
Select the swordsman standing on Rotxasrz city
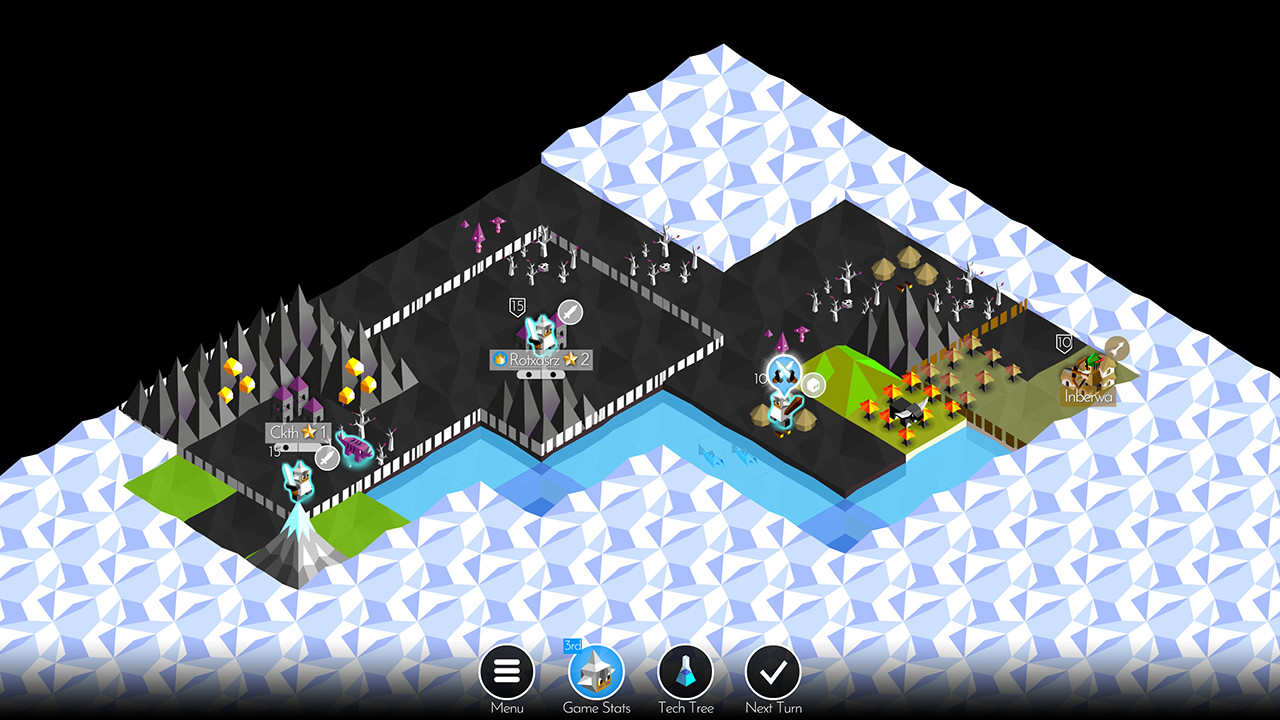(541, 333)
